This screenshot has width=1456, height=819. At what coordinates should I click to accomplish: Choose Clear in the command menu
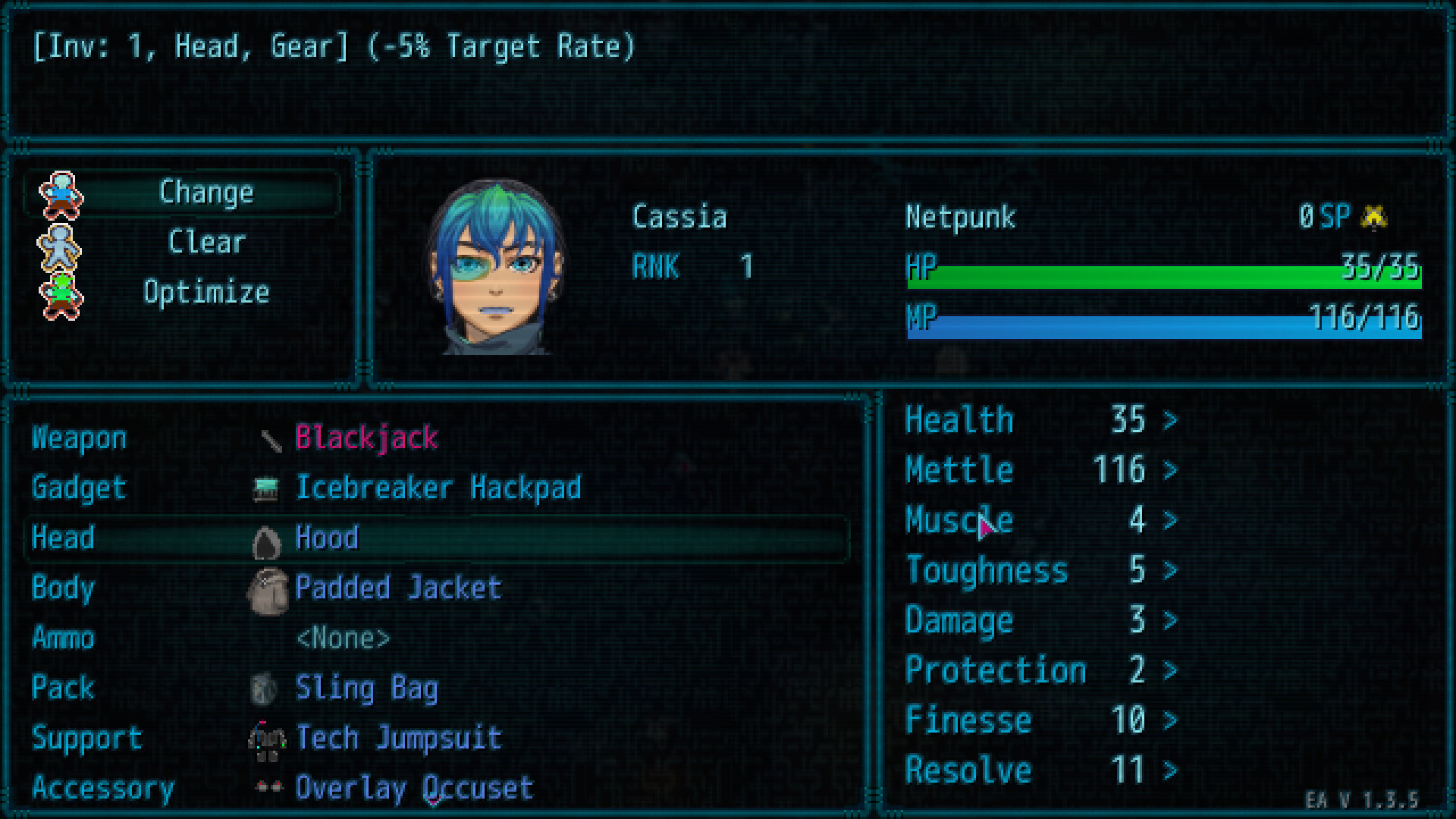point(206,242)
